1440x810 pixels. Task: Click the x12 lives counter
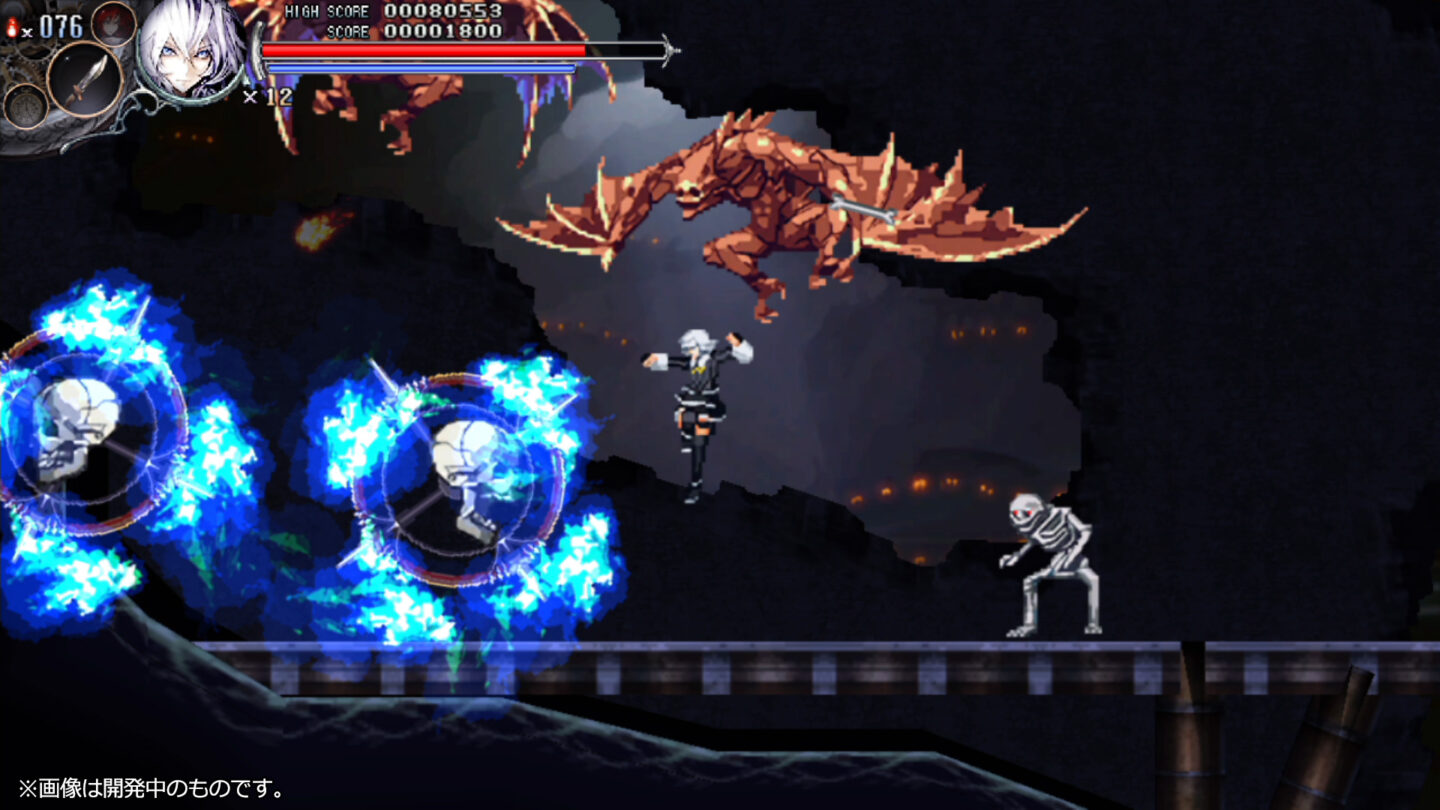(270, 95)
